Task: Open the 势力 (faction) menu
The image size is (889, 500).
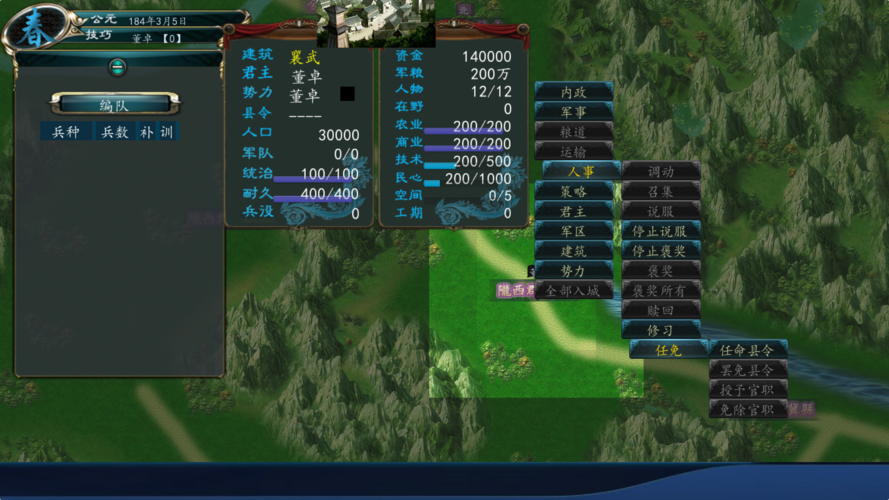Action: 573,271
